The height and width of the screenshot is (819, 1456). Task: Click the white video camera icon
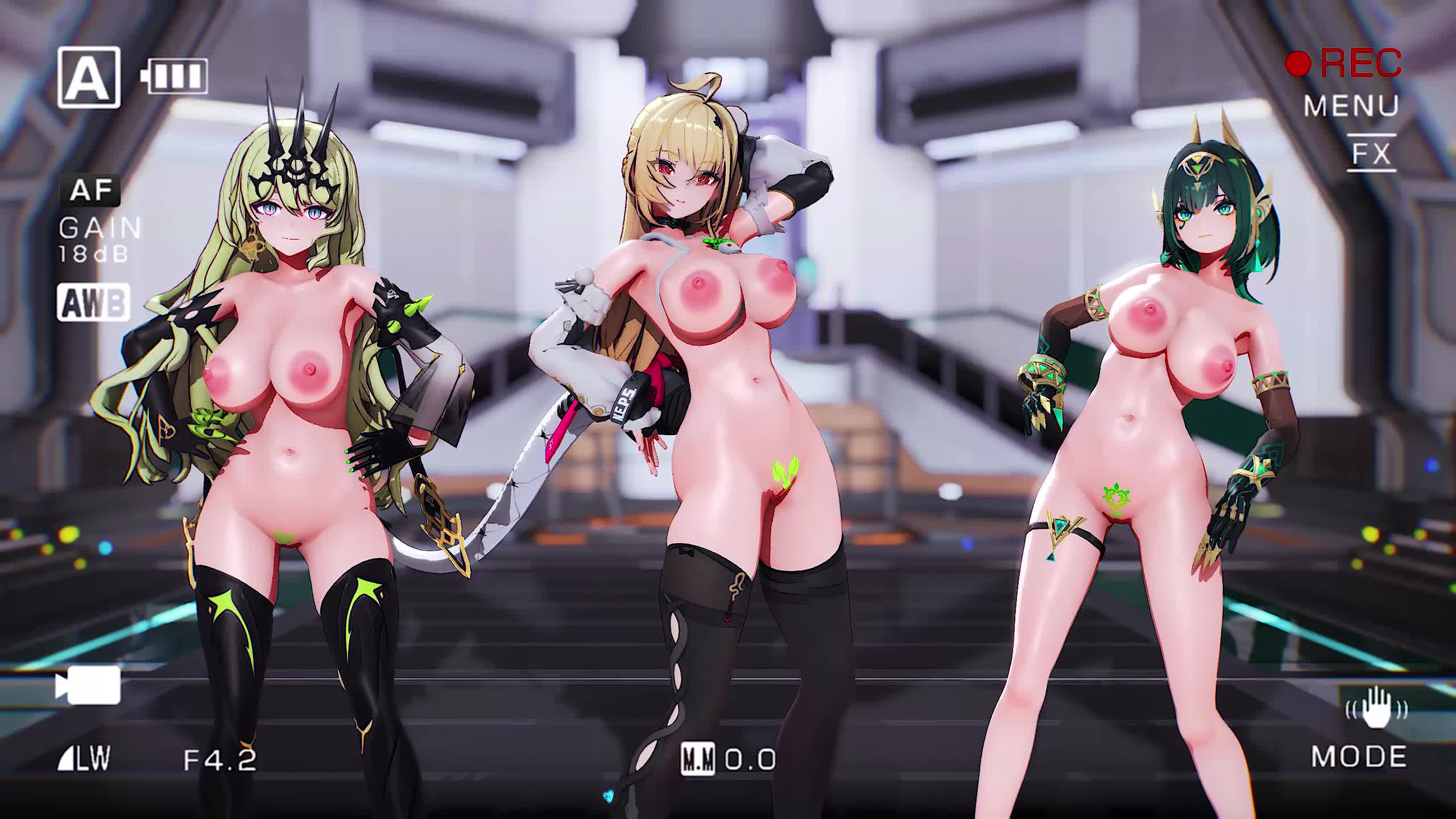[88, 685]
